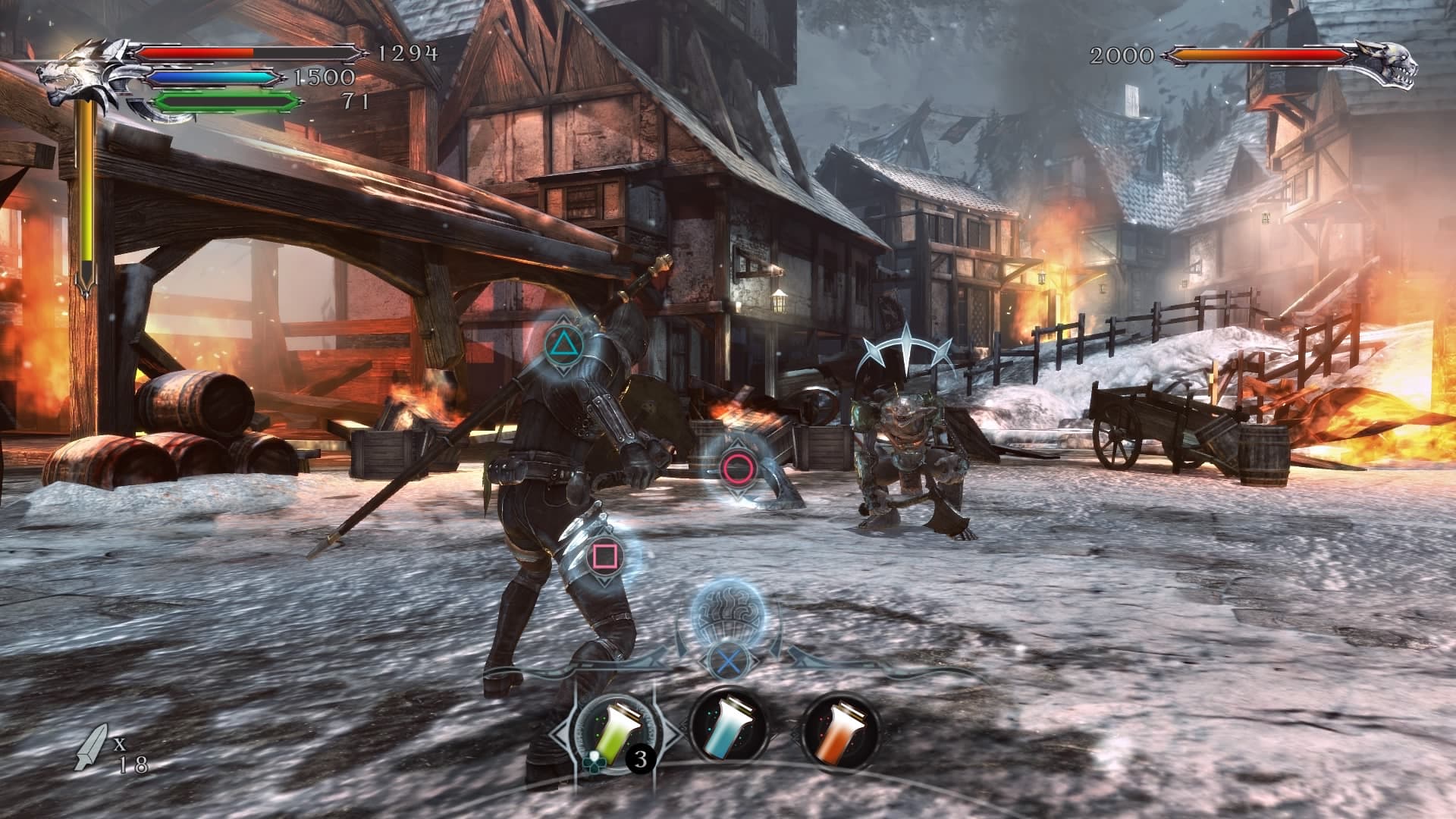Select the enemy health bar panel

pos(1259,55)
